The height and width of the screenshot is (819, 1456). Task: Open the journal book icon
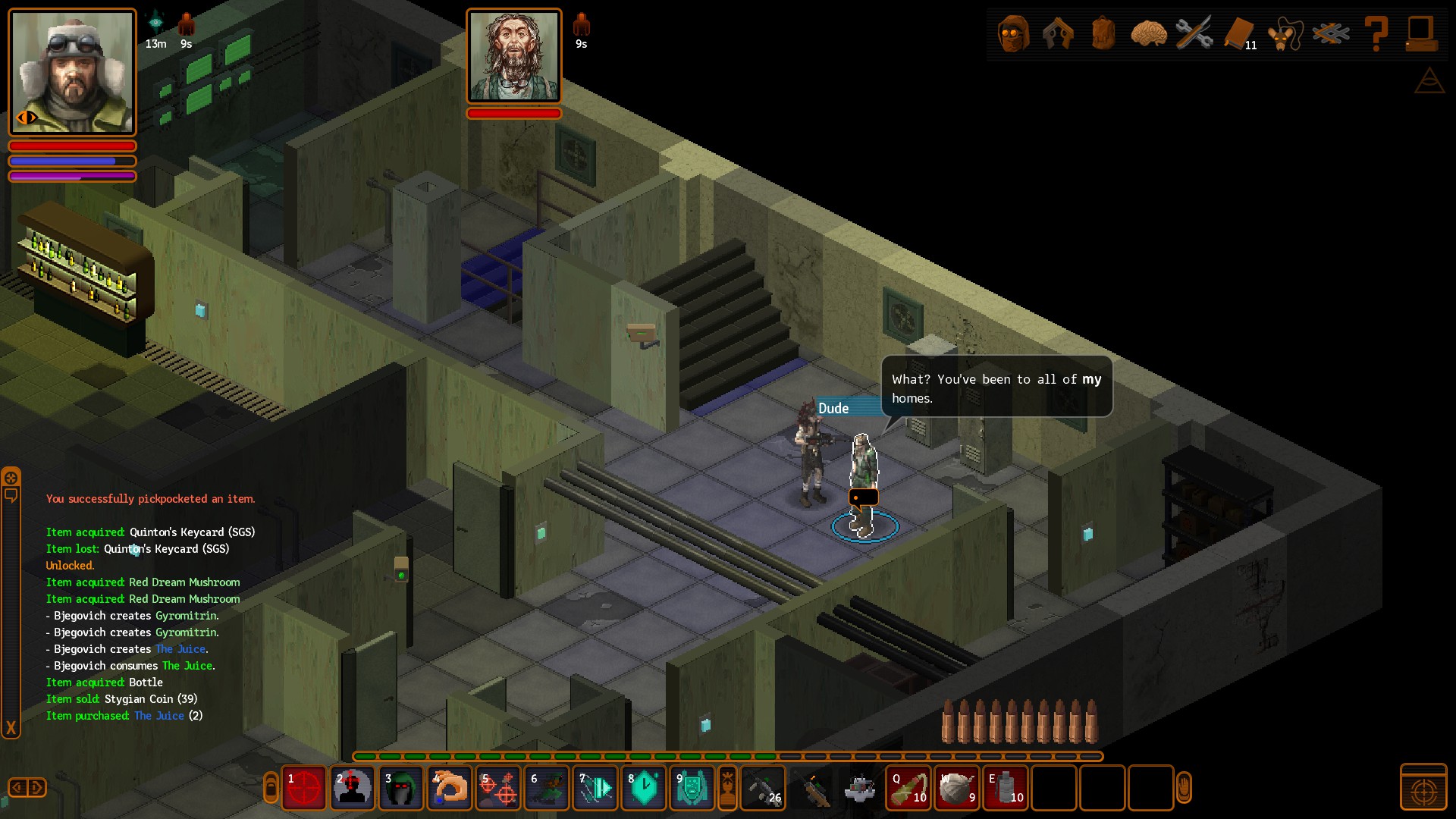click(1239, 34)
